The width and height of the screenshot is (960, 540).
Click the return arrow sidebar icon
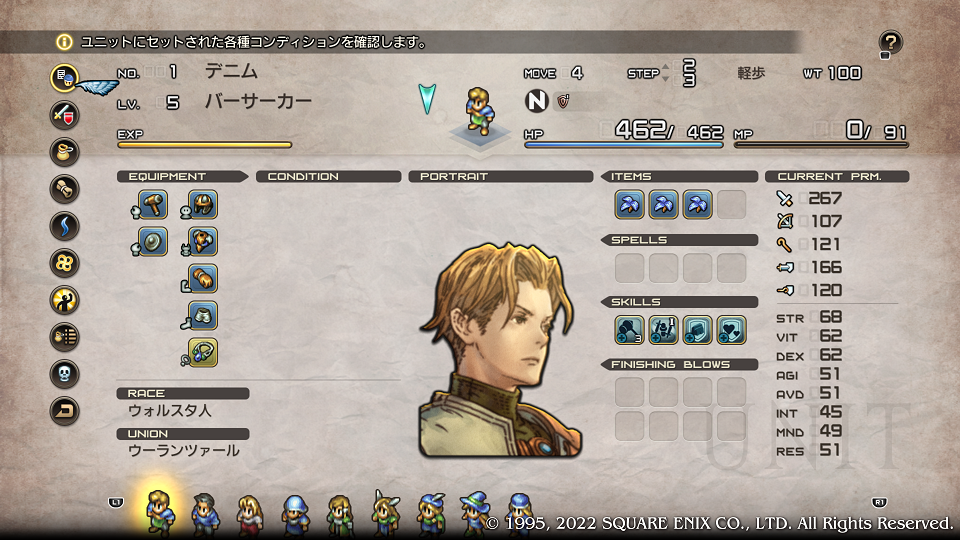pos(65,410)
